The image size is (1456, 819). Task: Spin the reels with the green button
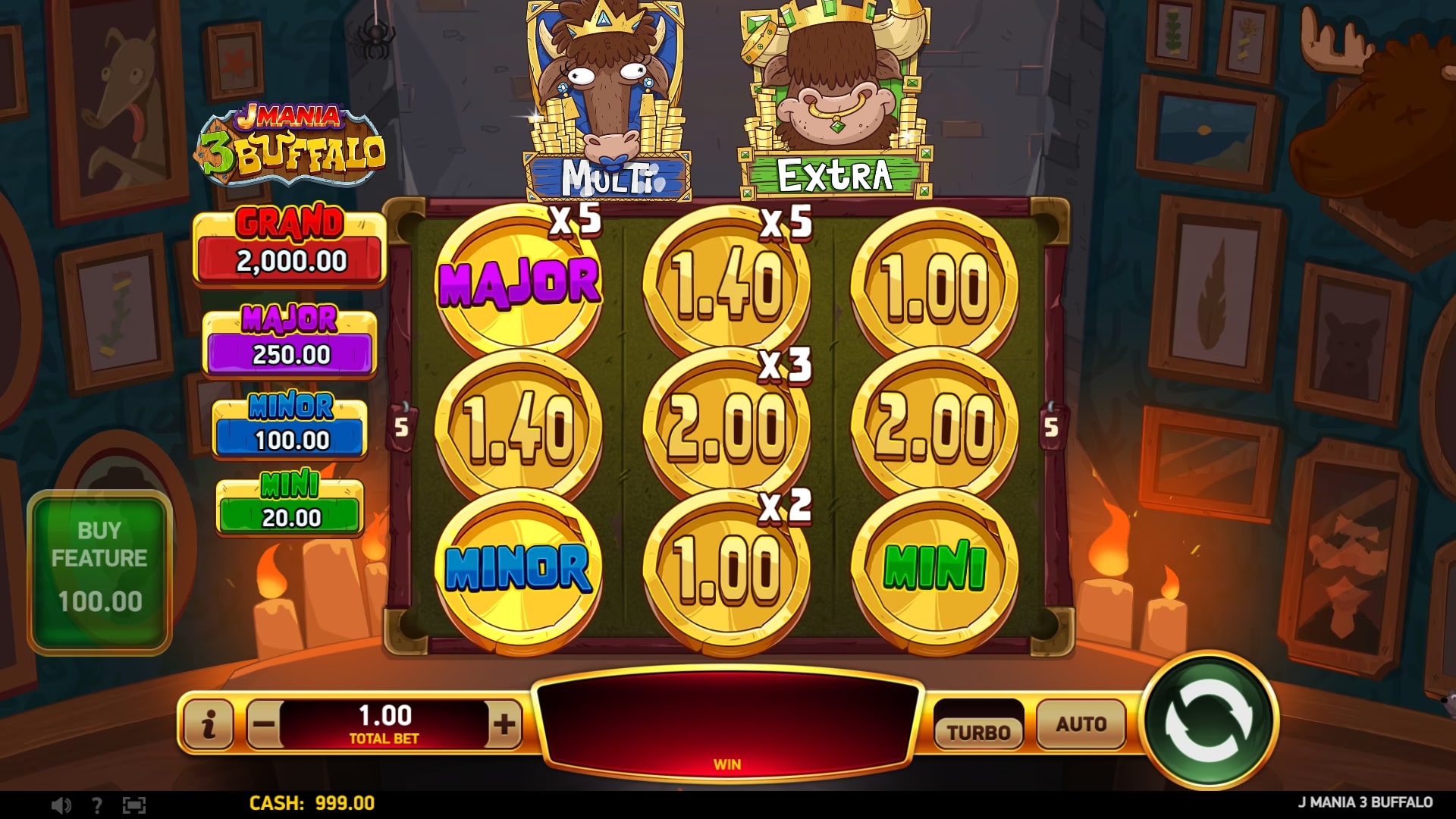[1209, 721]
